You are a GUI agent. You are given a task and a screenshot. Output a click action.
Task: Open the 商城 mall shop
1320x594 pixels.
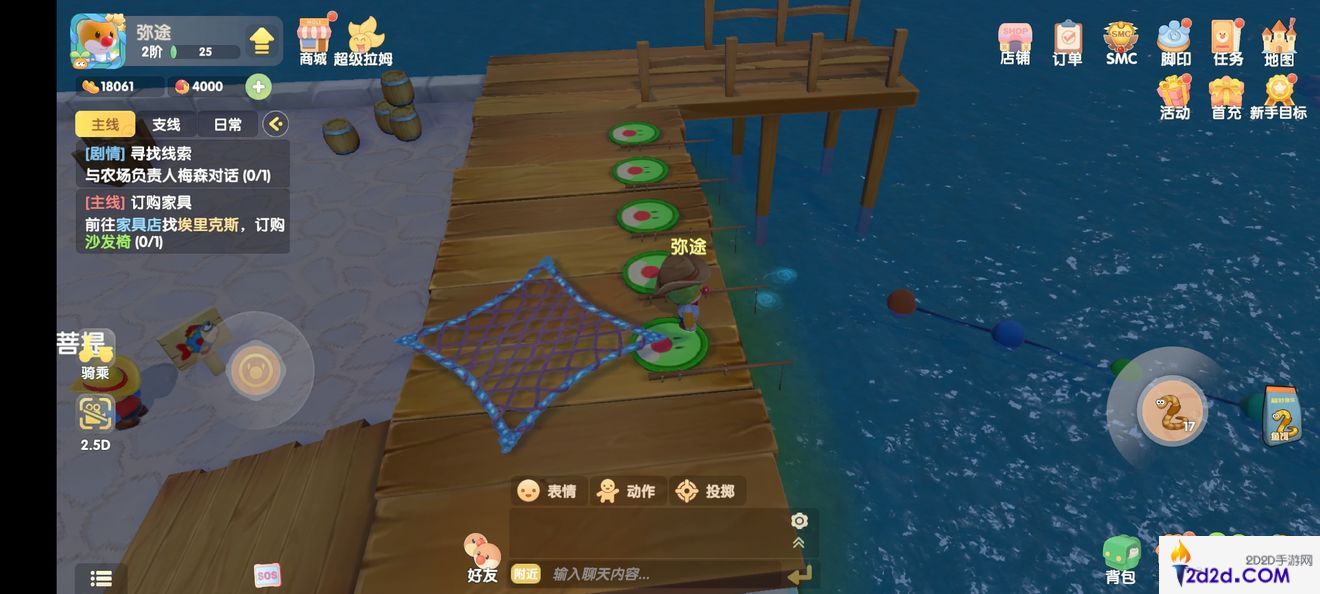click(x=313, y=40)
